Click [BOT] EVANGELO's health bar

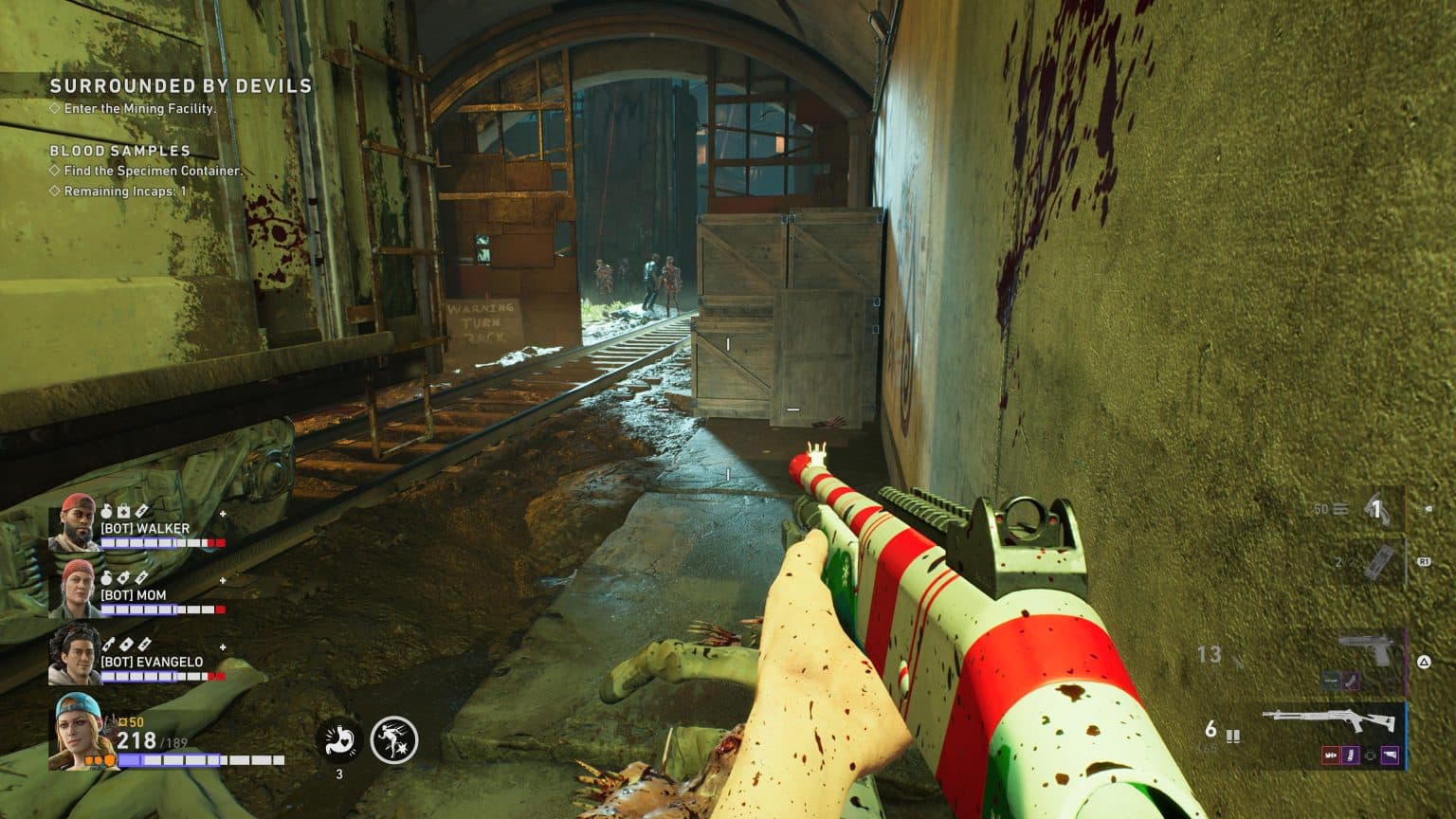click(x=161, y=675)
